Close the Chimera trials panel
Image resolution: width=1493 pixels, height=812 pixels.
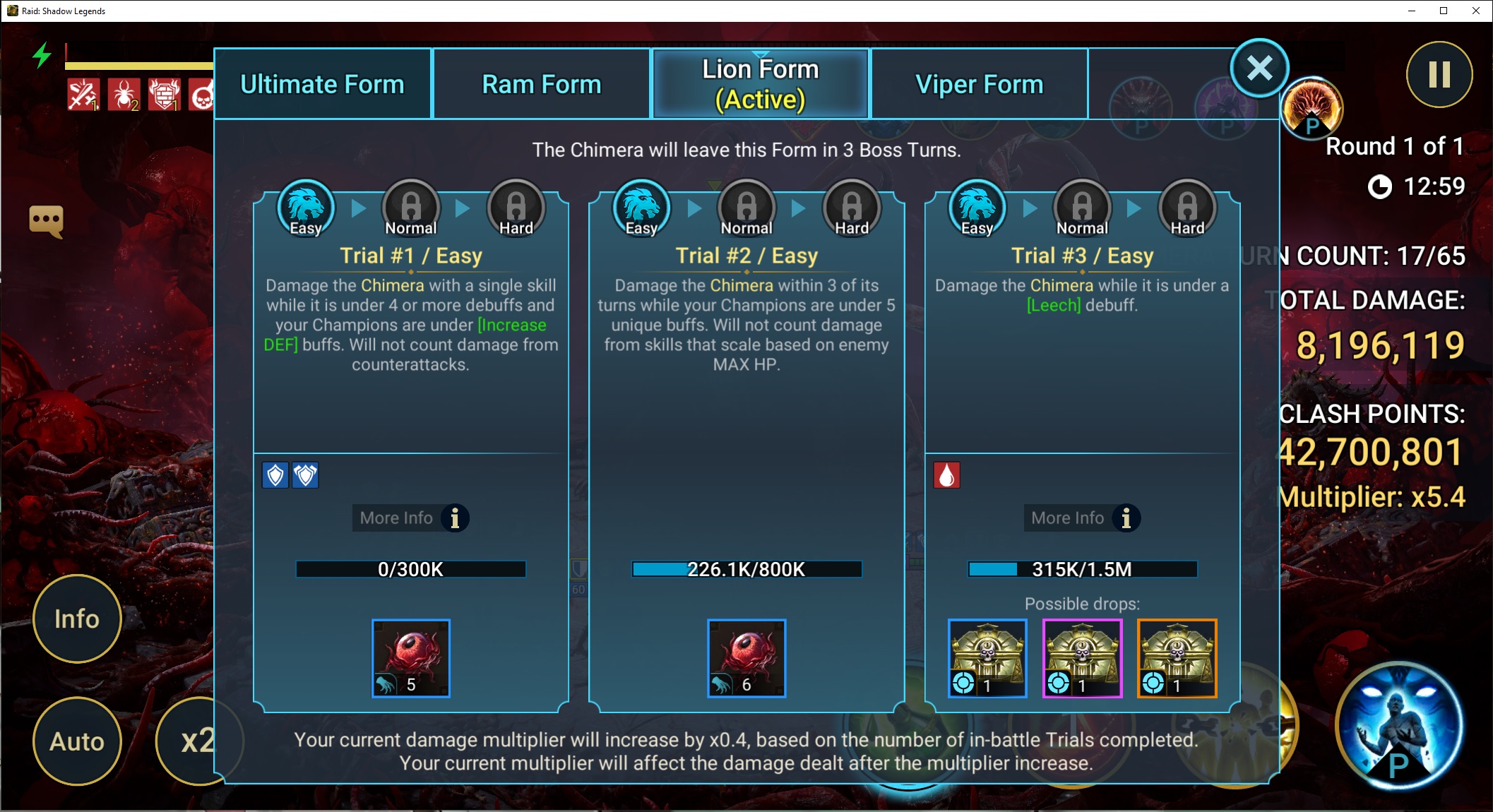point(1259,68)
